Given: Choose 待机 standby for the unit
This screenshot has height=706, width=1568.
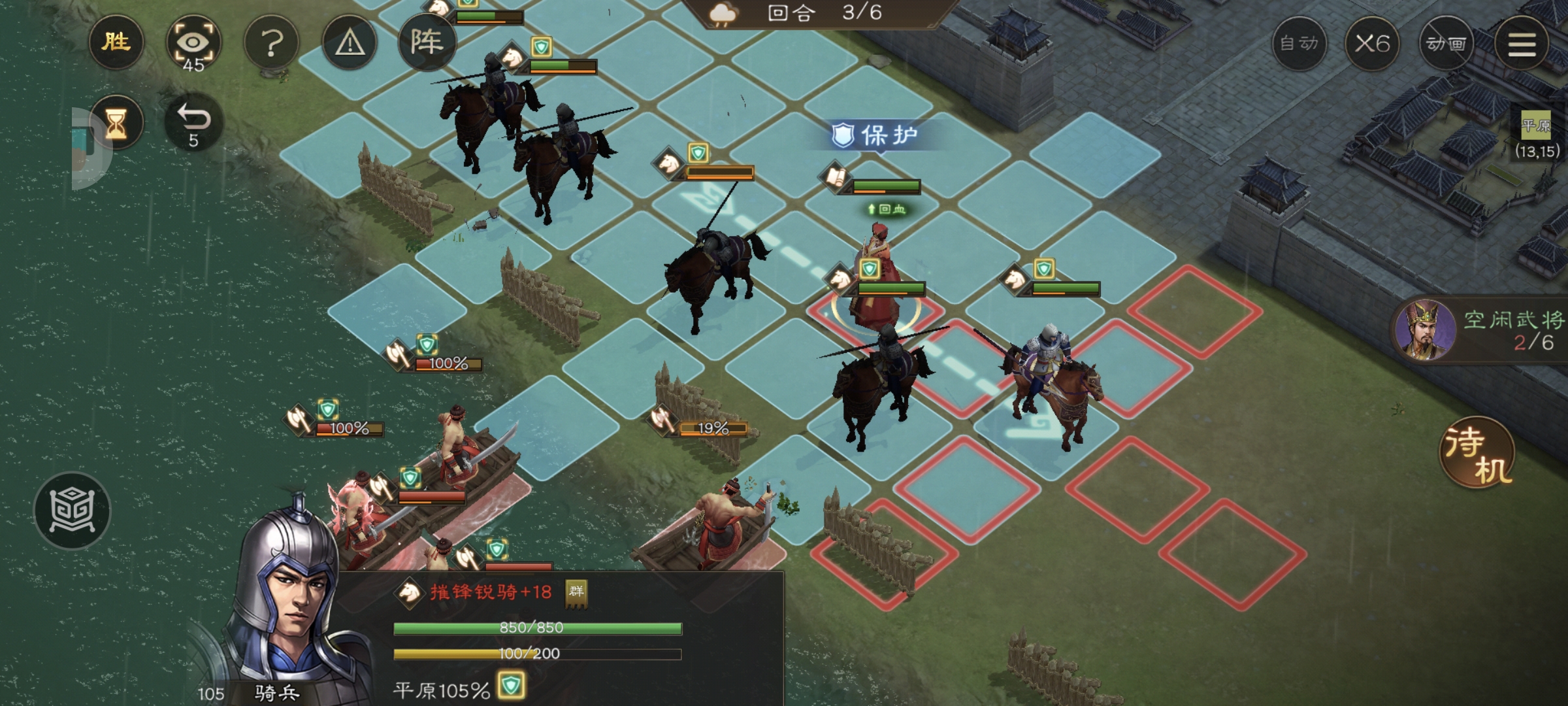Looking at the screenshot, I should [1477, 452].
